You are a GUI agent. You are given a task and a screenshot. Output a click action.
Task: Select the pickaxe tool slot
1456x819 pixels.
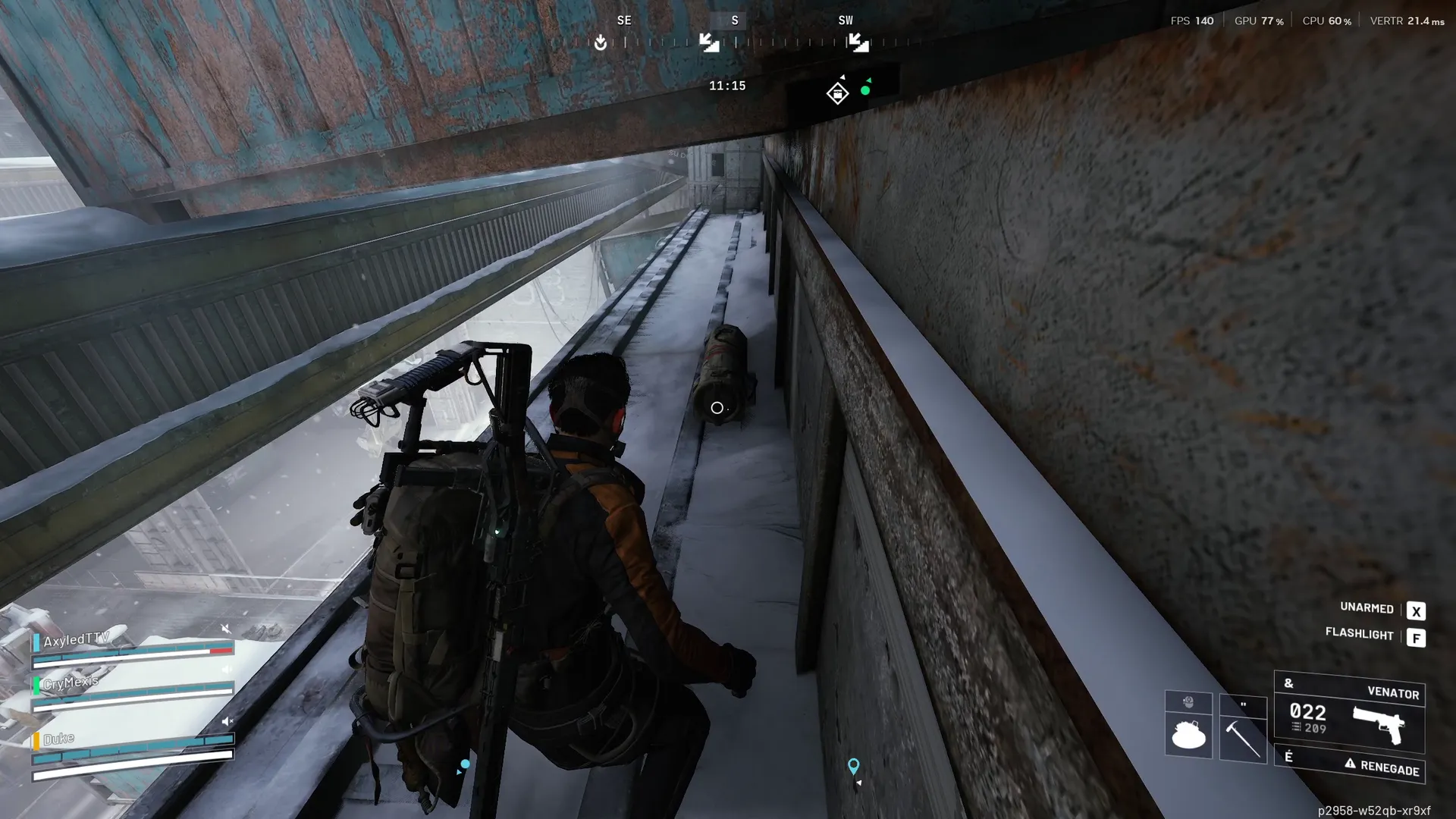point(1243,736)
